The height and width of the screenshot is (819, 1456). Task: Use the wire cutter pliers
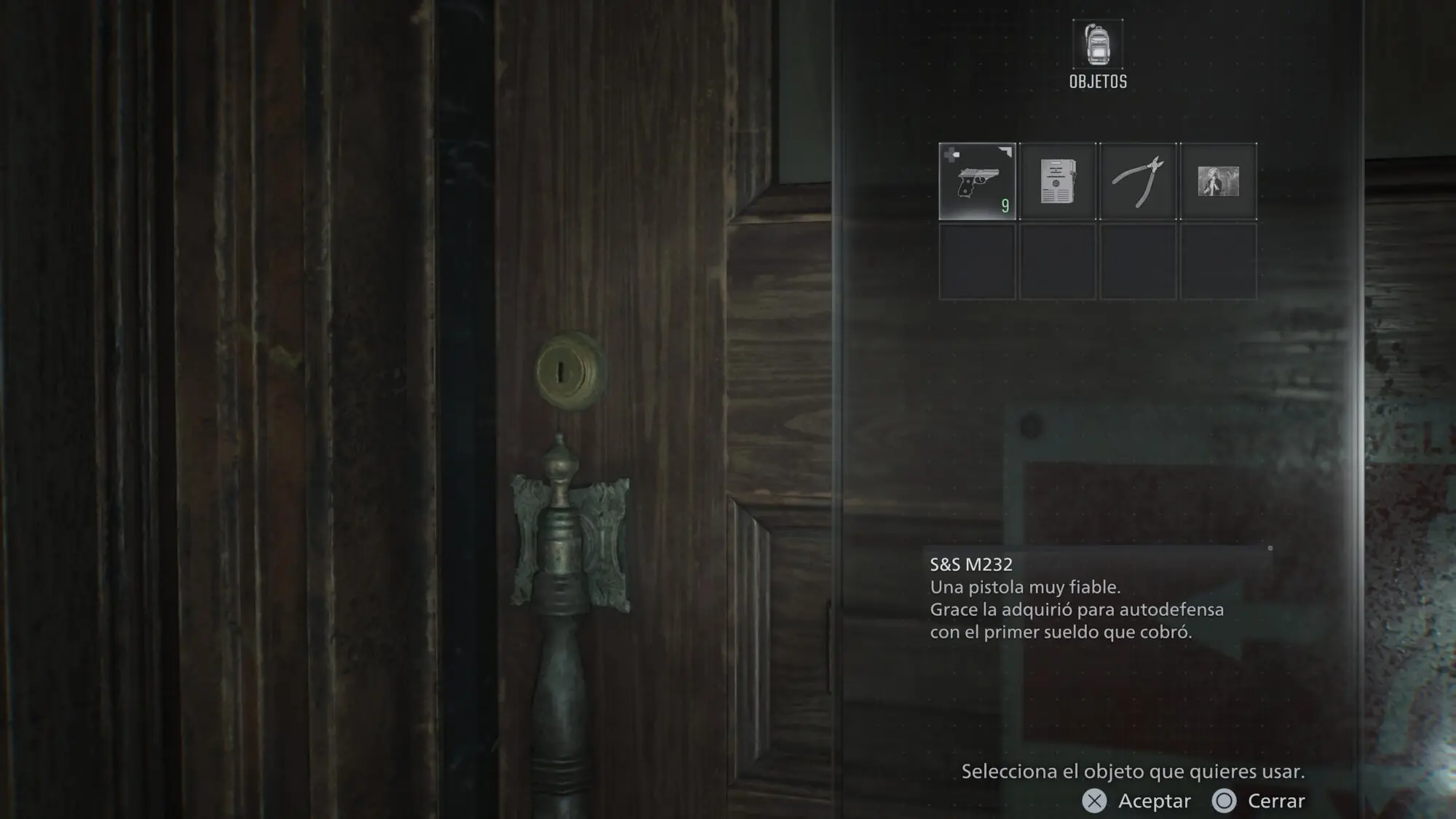click(x=1138, y=181)
